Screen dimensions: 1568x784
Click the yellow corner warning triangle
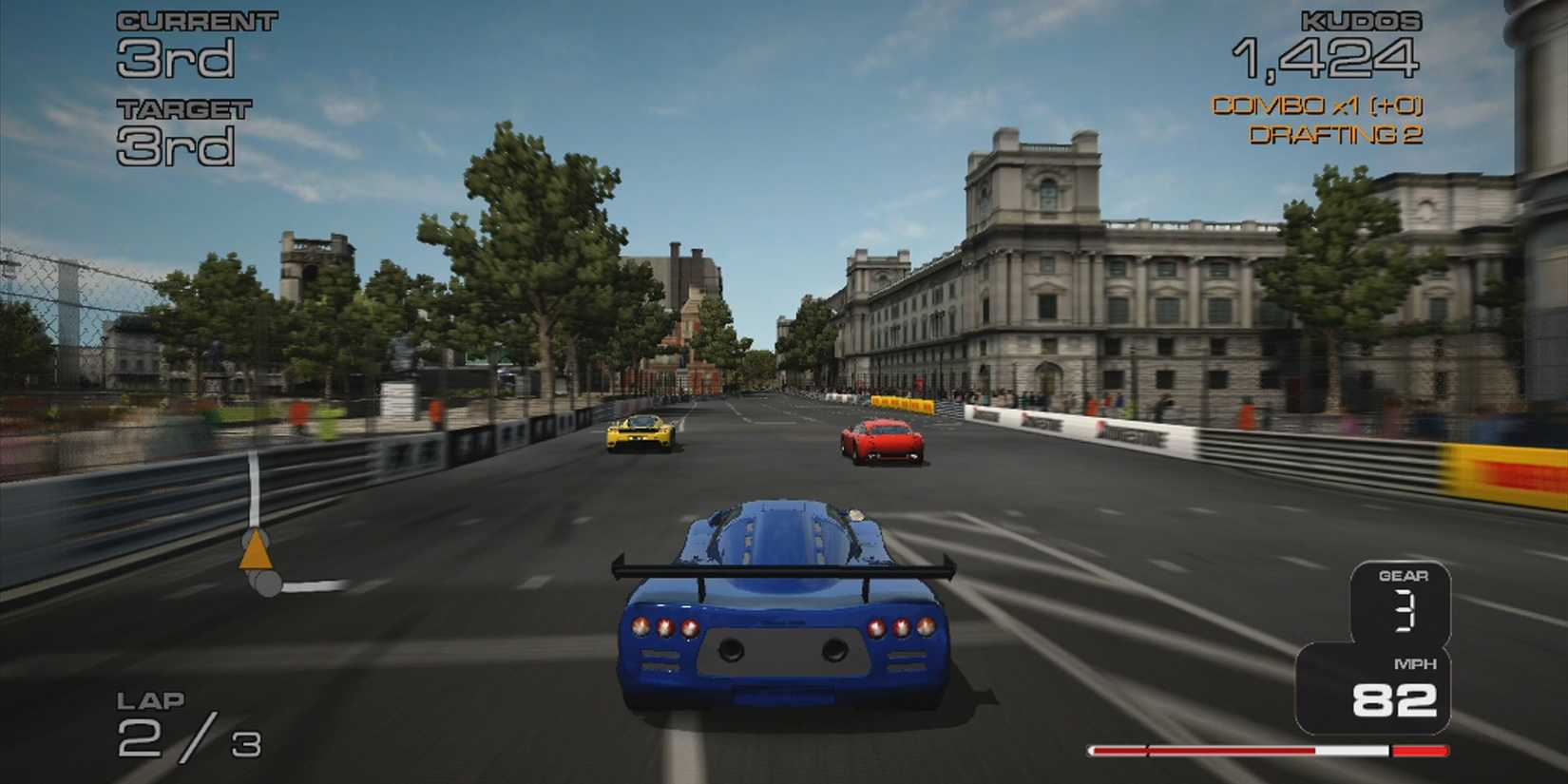[x=255, y=552]
